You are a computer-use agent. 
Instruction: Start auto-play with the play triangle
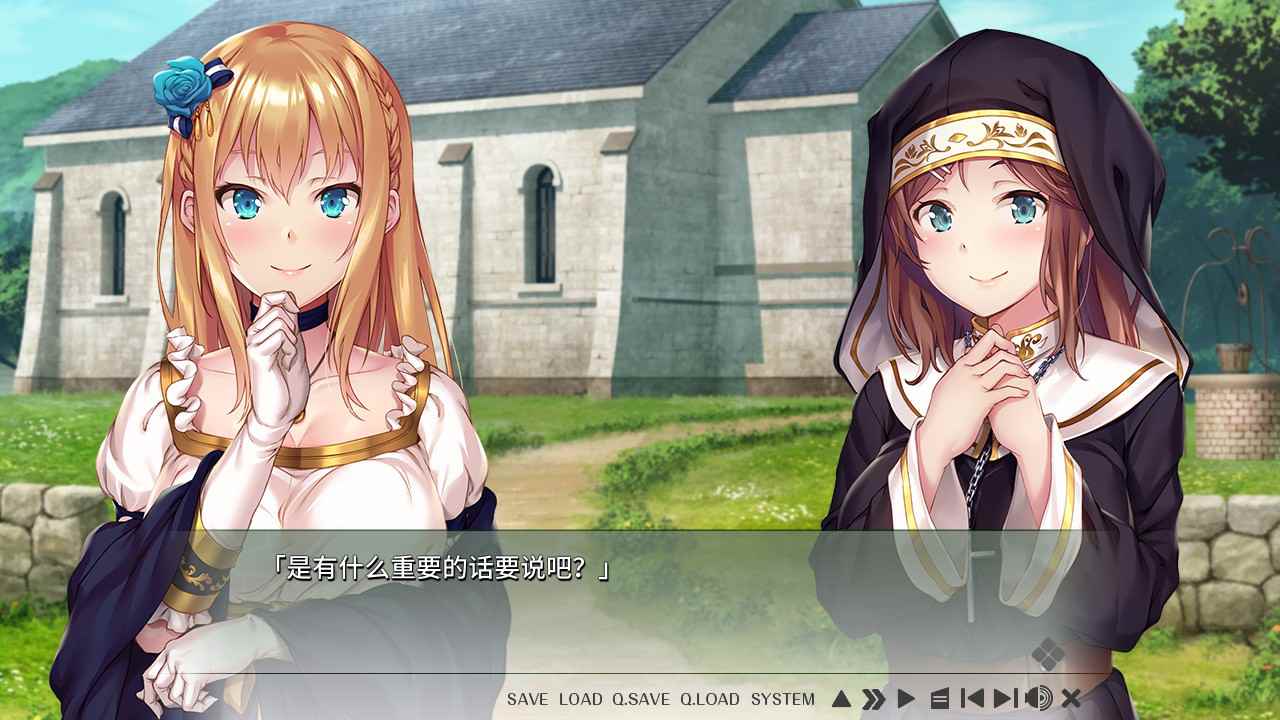[906, 699]
